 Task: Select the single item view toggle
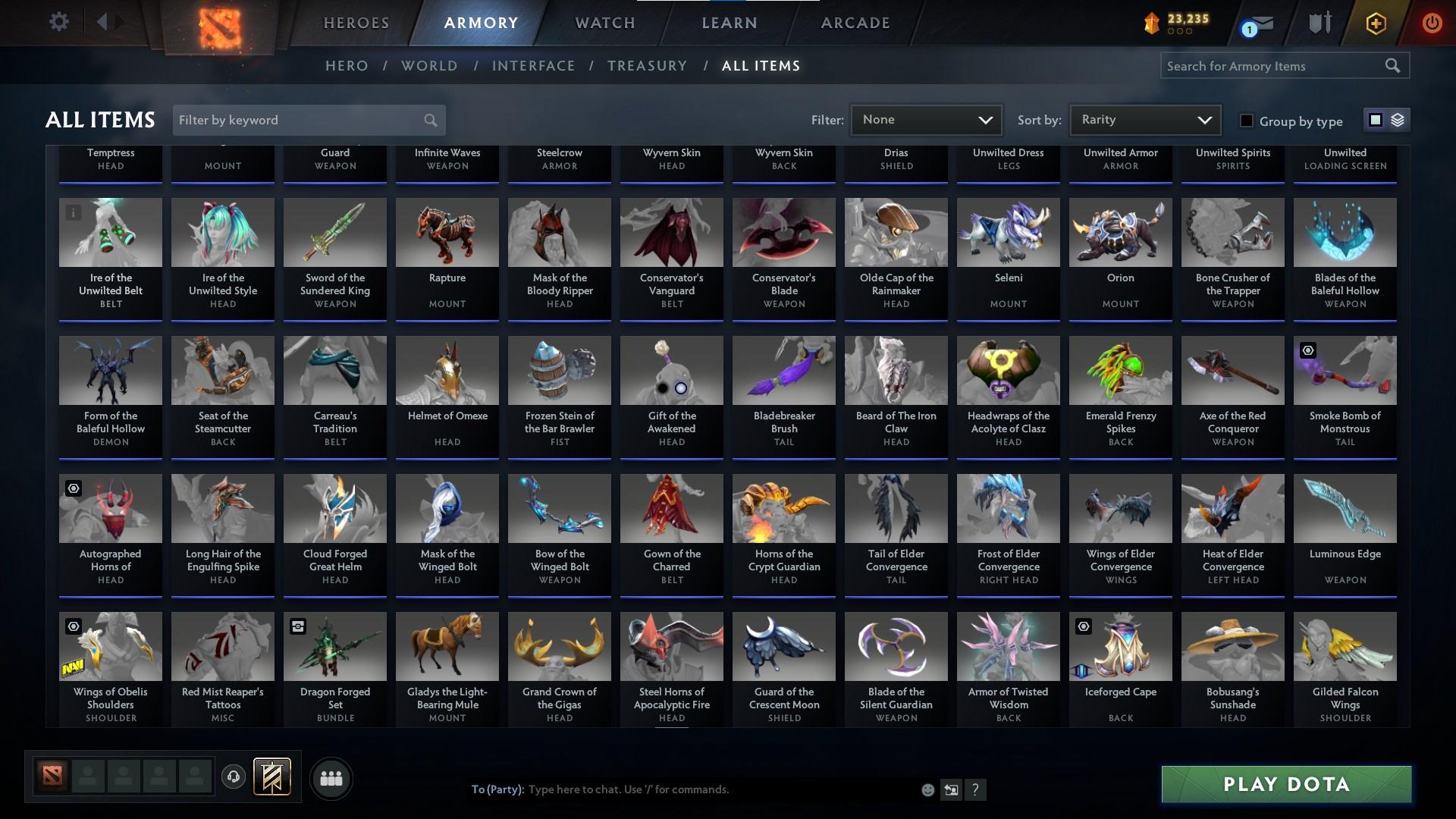1375,120
